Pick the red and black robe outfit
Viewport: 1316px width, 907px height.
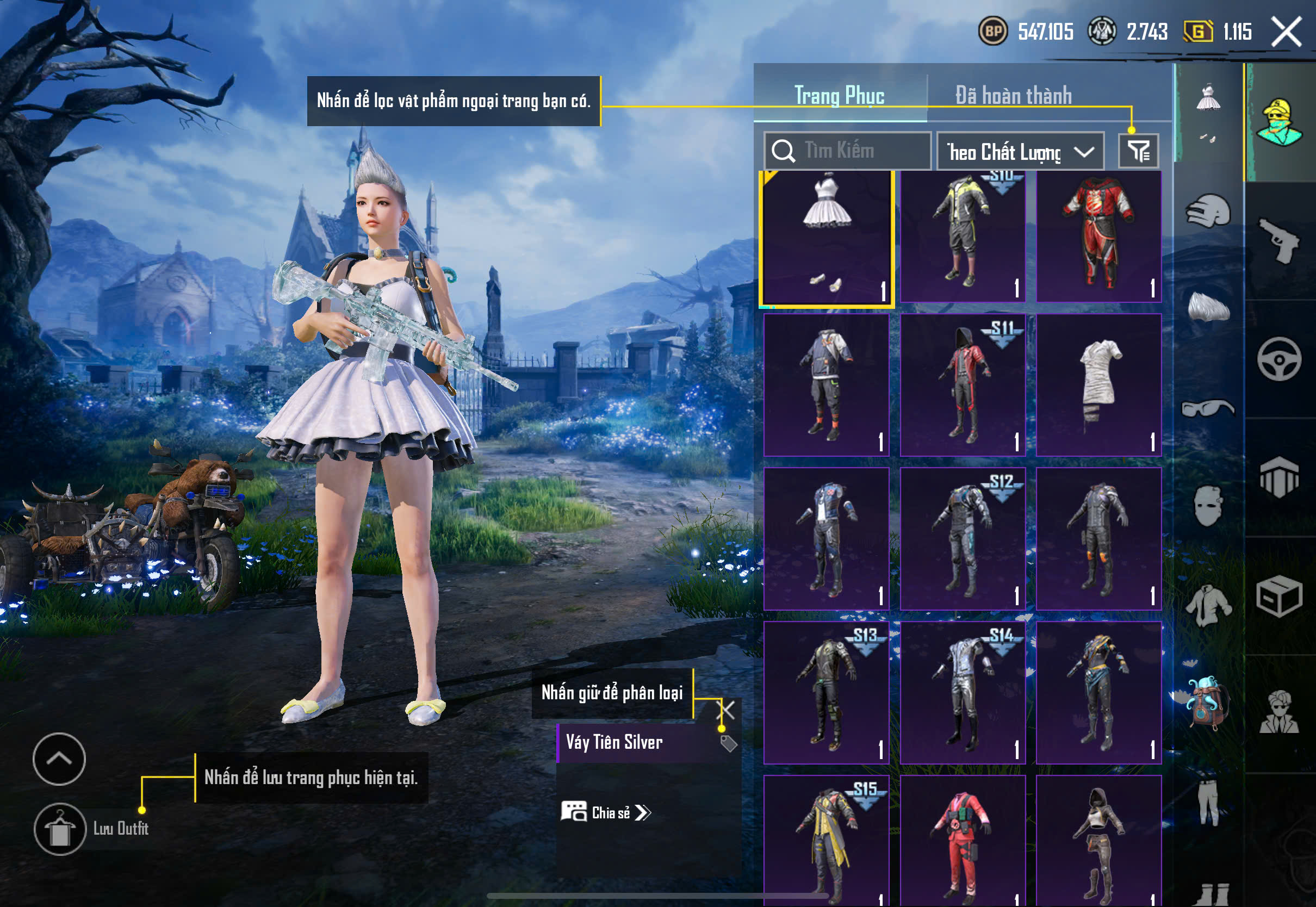[x=1098, y=238]
